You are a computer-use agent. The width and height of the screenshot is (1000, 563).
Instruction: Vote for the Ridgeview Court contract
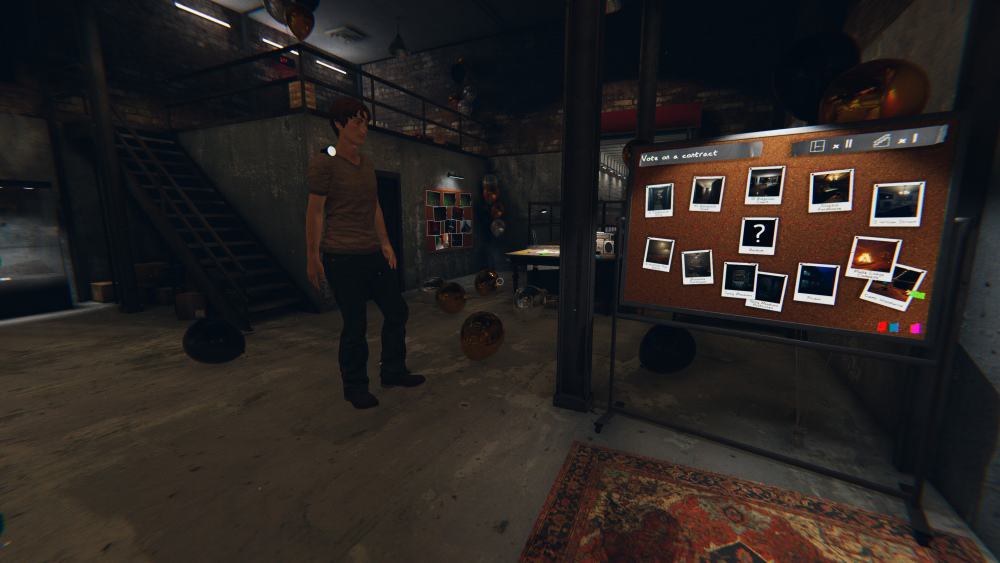pos(707,192)
